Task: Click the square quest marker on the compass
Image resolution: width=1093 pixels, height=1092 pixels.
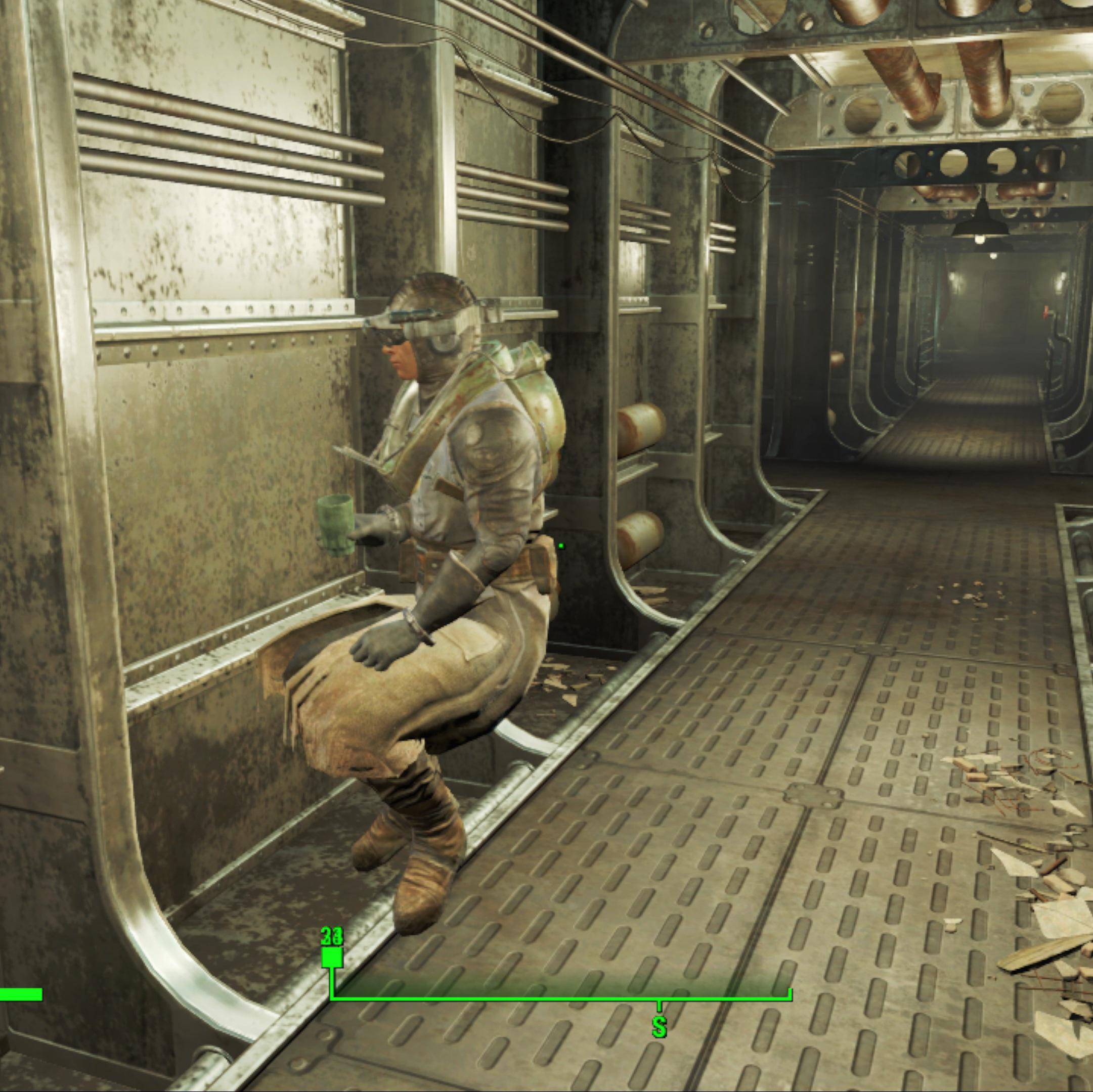Action: point(332,958)
